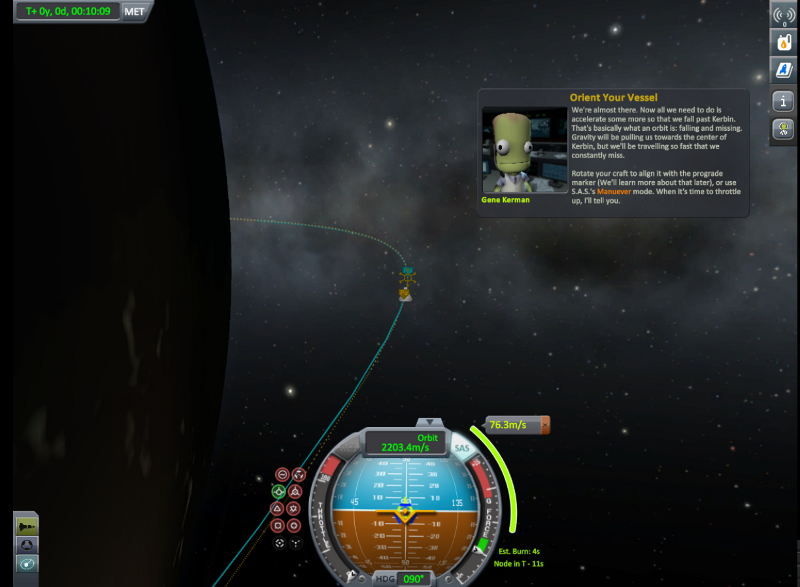Close the 76.3m/s maneuver delta-v readout
Image resolution: width=800 pixels, height=587 pixels.
pyautogui.click(x=545, y=425)
